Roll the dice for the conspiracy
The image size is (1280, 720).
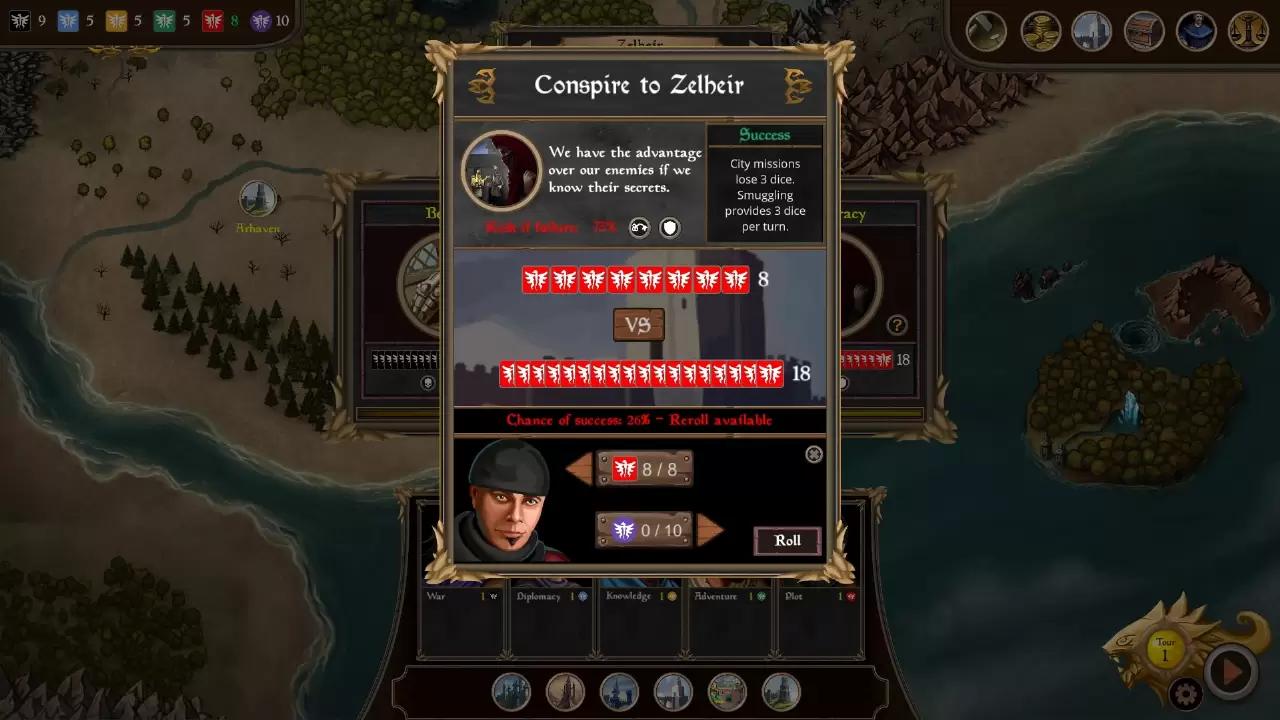click(x=787, y=541)
